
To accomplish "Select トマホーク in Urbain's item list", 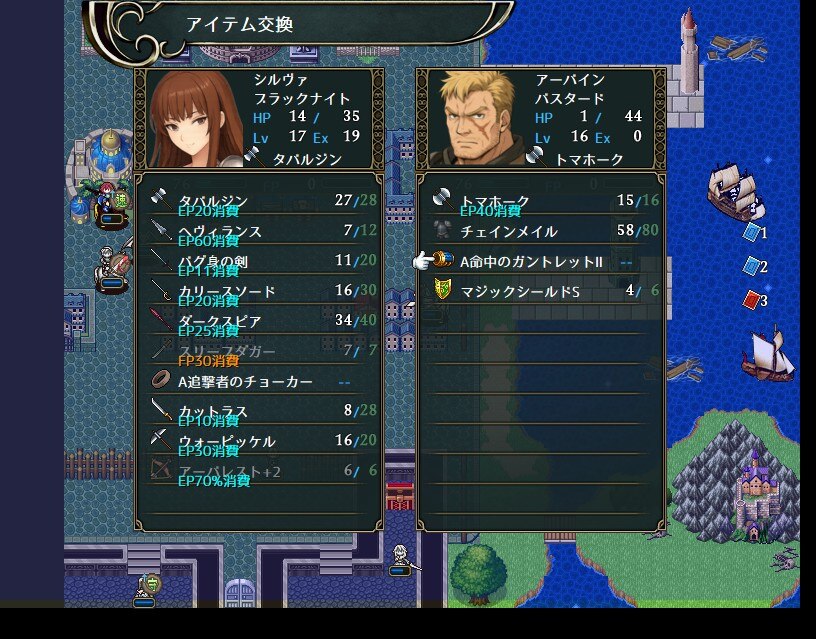I will [540, 201].
